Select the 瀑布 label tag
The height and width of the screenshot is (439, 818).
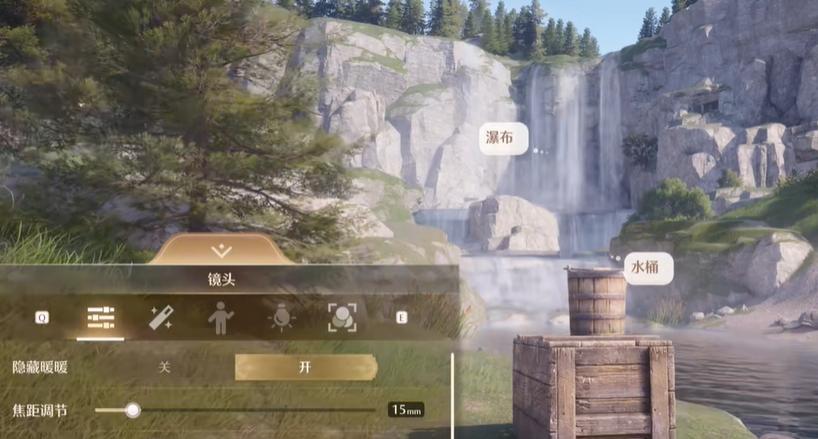[x=501, y=139]
